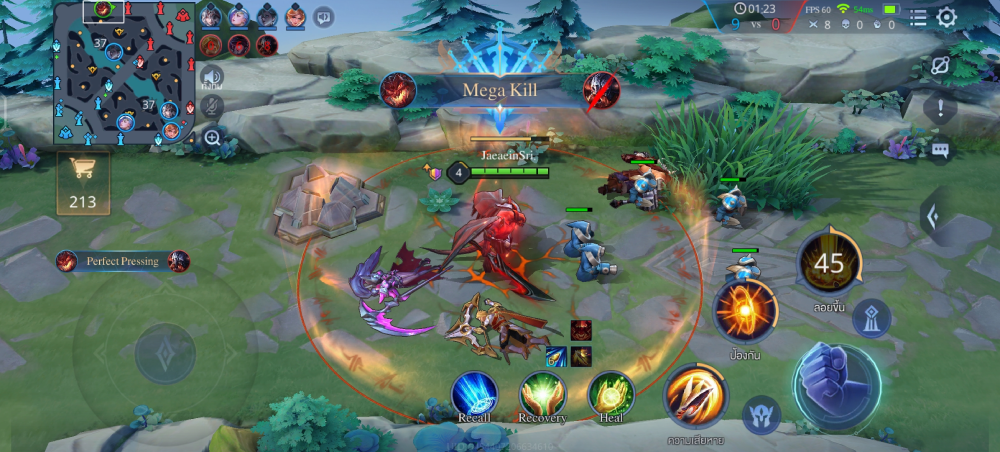Image resolution: width=1000 pixels, height=452 pixels.
Task: Open the gear Settings menu
Action: click(x=946, y=17)
